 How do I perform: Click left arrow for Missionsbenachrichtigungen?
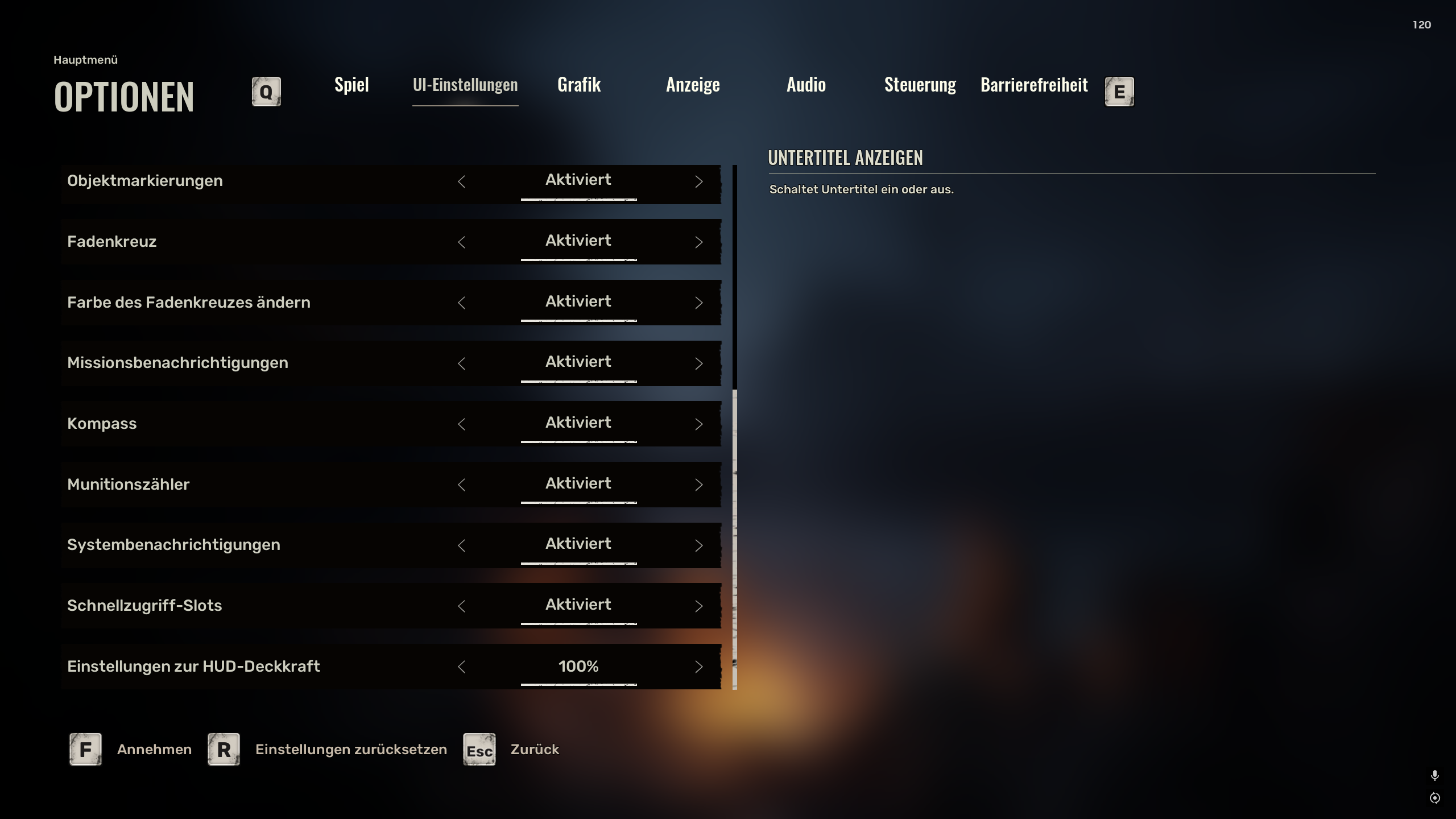(x=461, y=363)
